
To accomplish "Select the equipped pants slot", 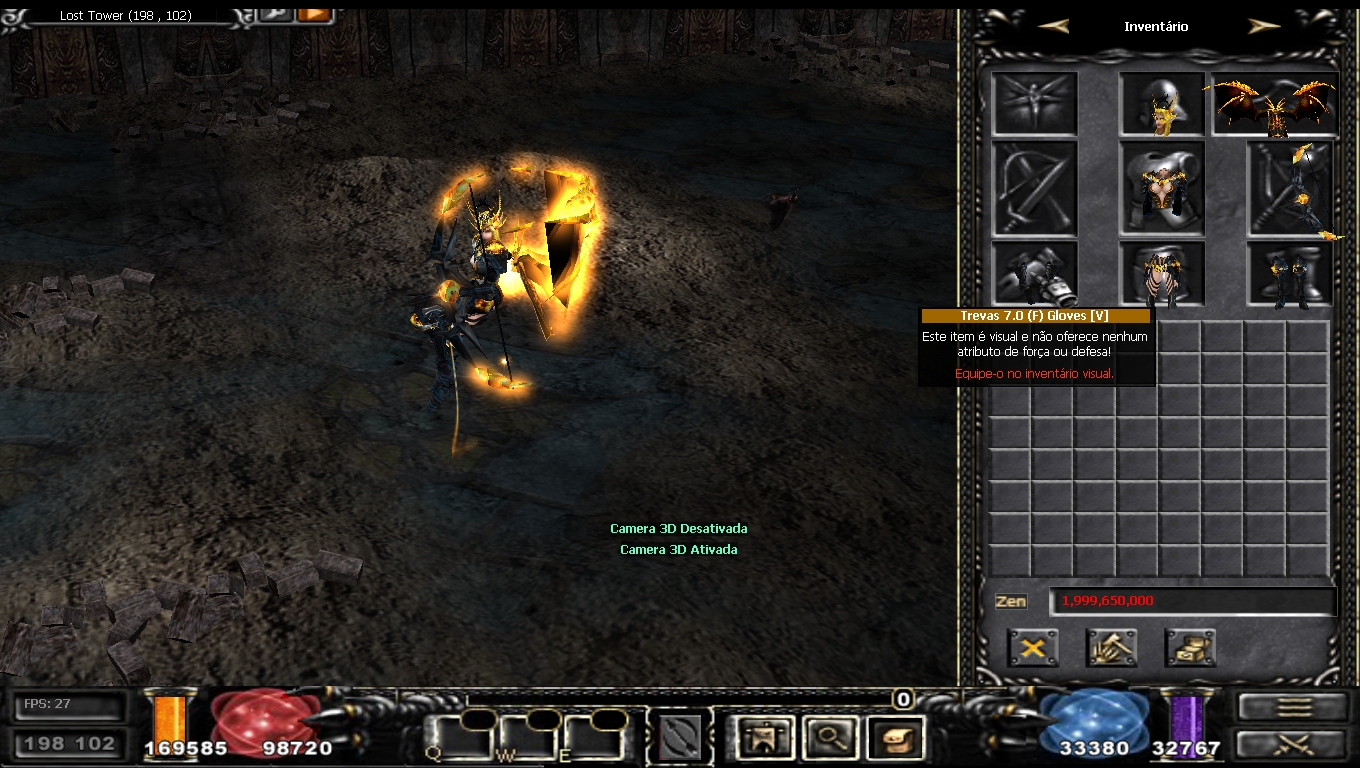I will 1162,273.
